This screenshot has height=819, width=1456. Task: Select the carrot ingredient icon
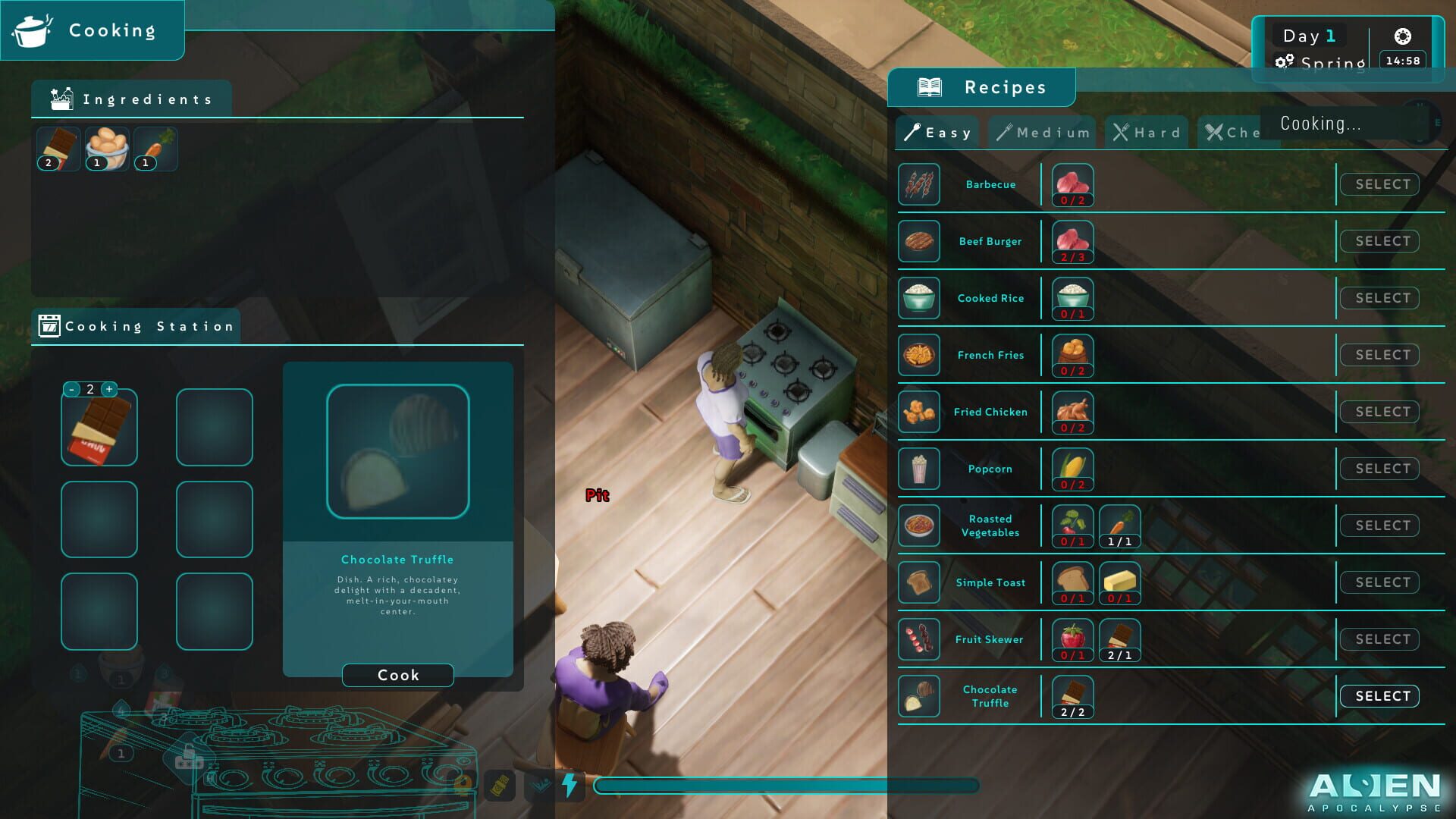coord(155,148)
